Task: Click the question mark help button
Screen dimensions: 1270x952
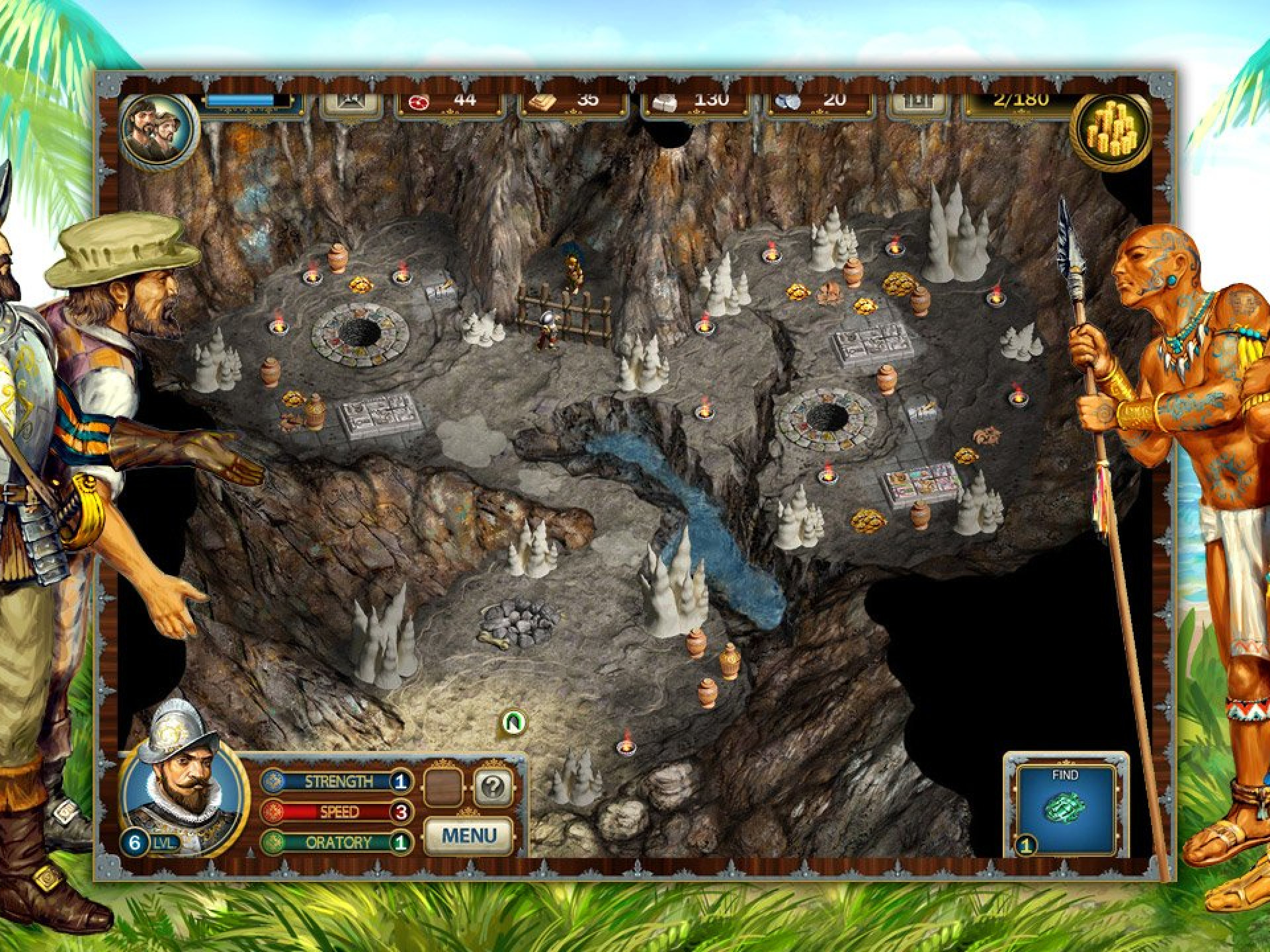Action: [x=493, y=787]
